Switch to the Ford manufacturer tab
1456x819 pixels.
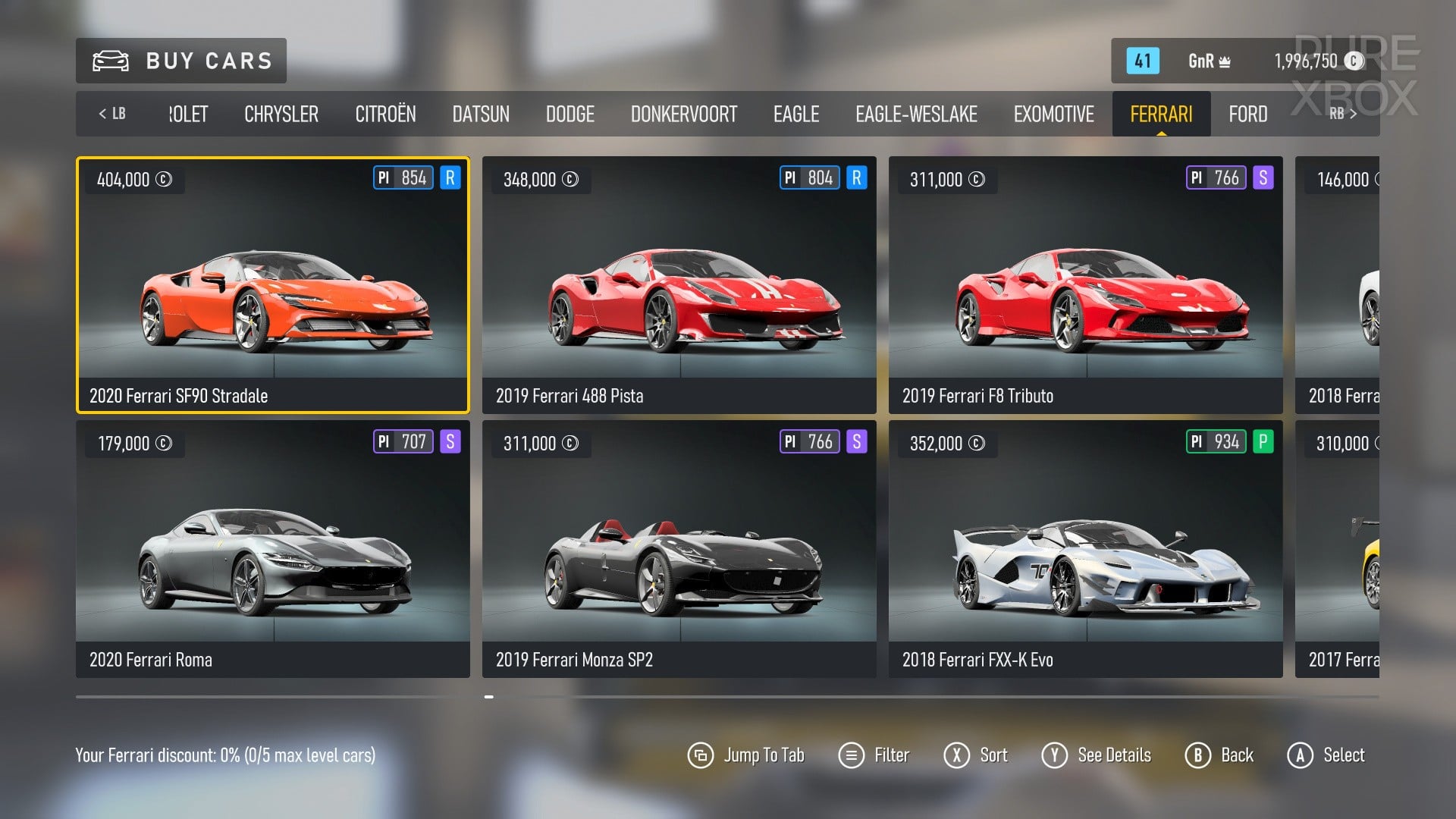click(x=1247, y=114)
